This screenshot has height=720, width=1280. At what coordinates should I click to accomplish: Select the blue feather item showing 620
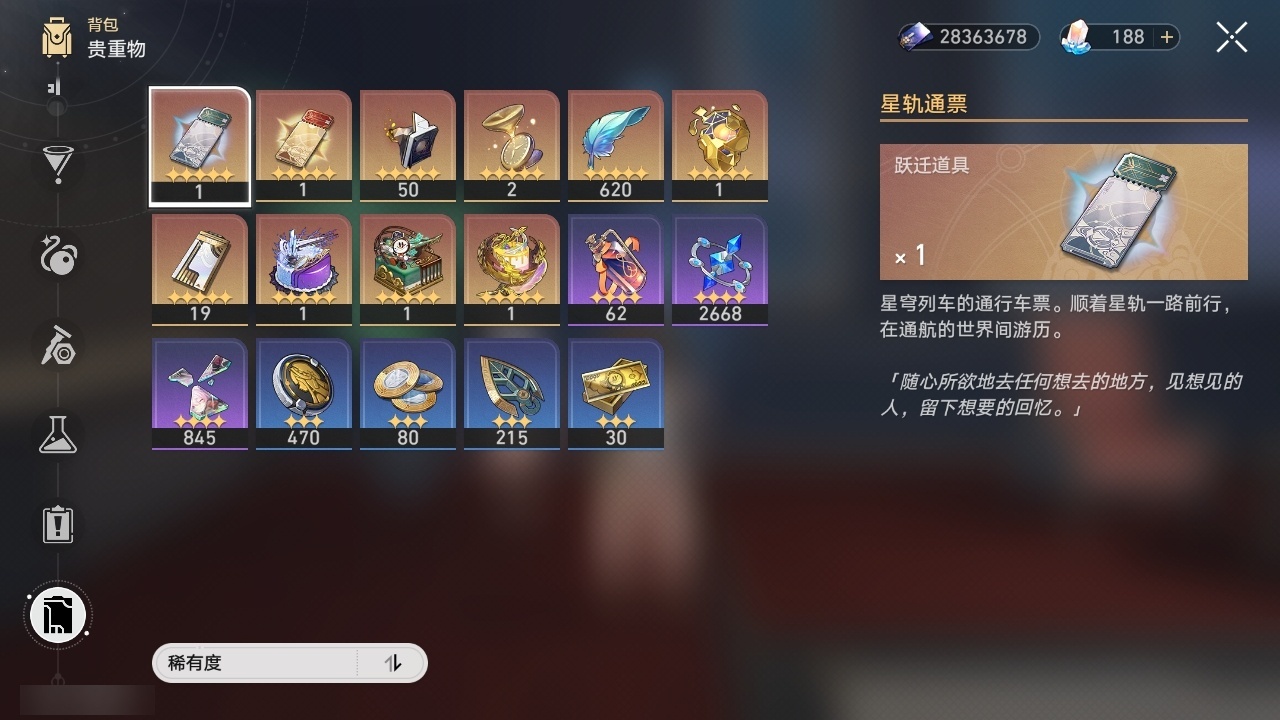pos(615,140)
